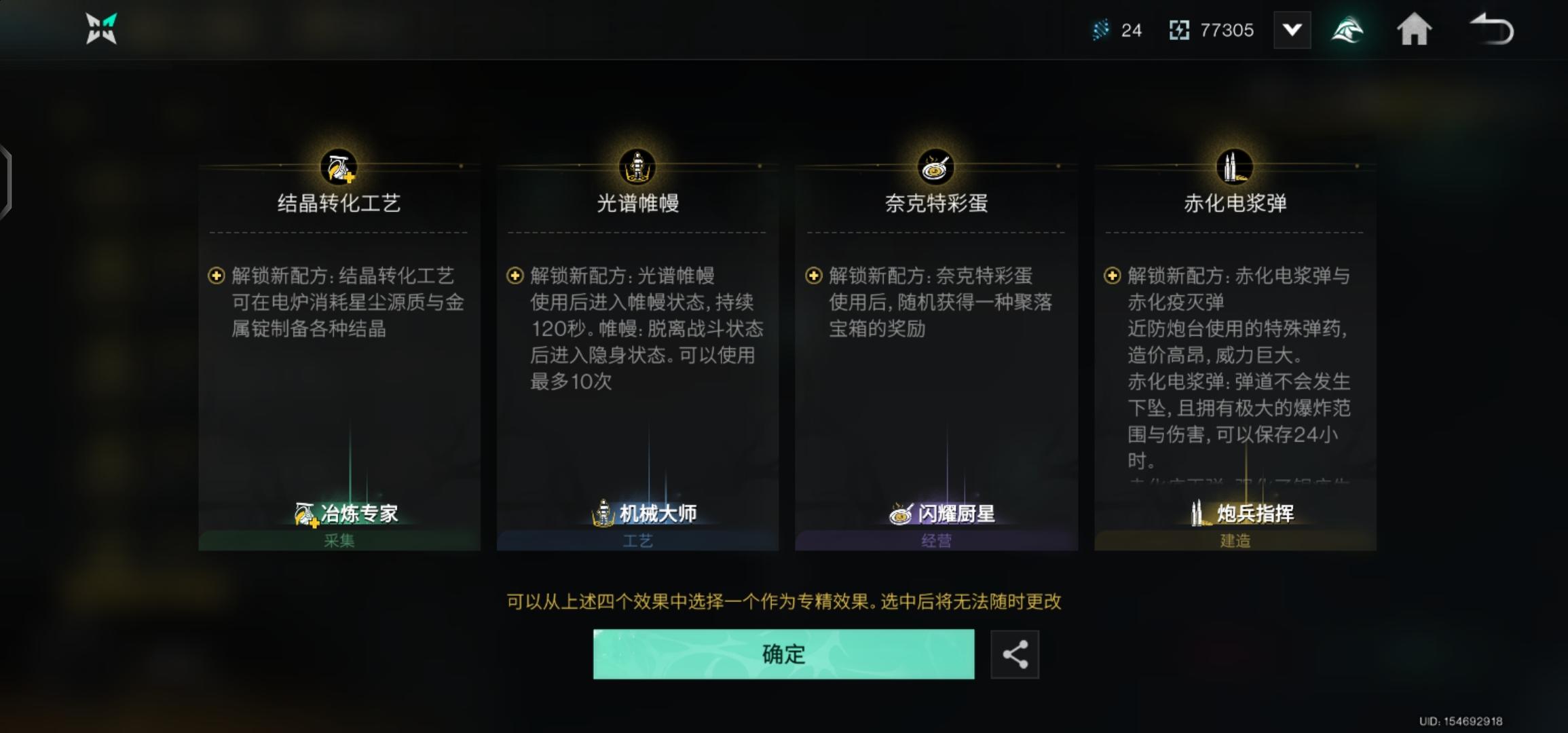Screen dimensions: 1568x733
Task: Select the 建造 category tab under 炮兵指挥
Action: pyautogui.click(x=1235, y=540)
